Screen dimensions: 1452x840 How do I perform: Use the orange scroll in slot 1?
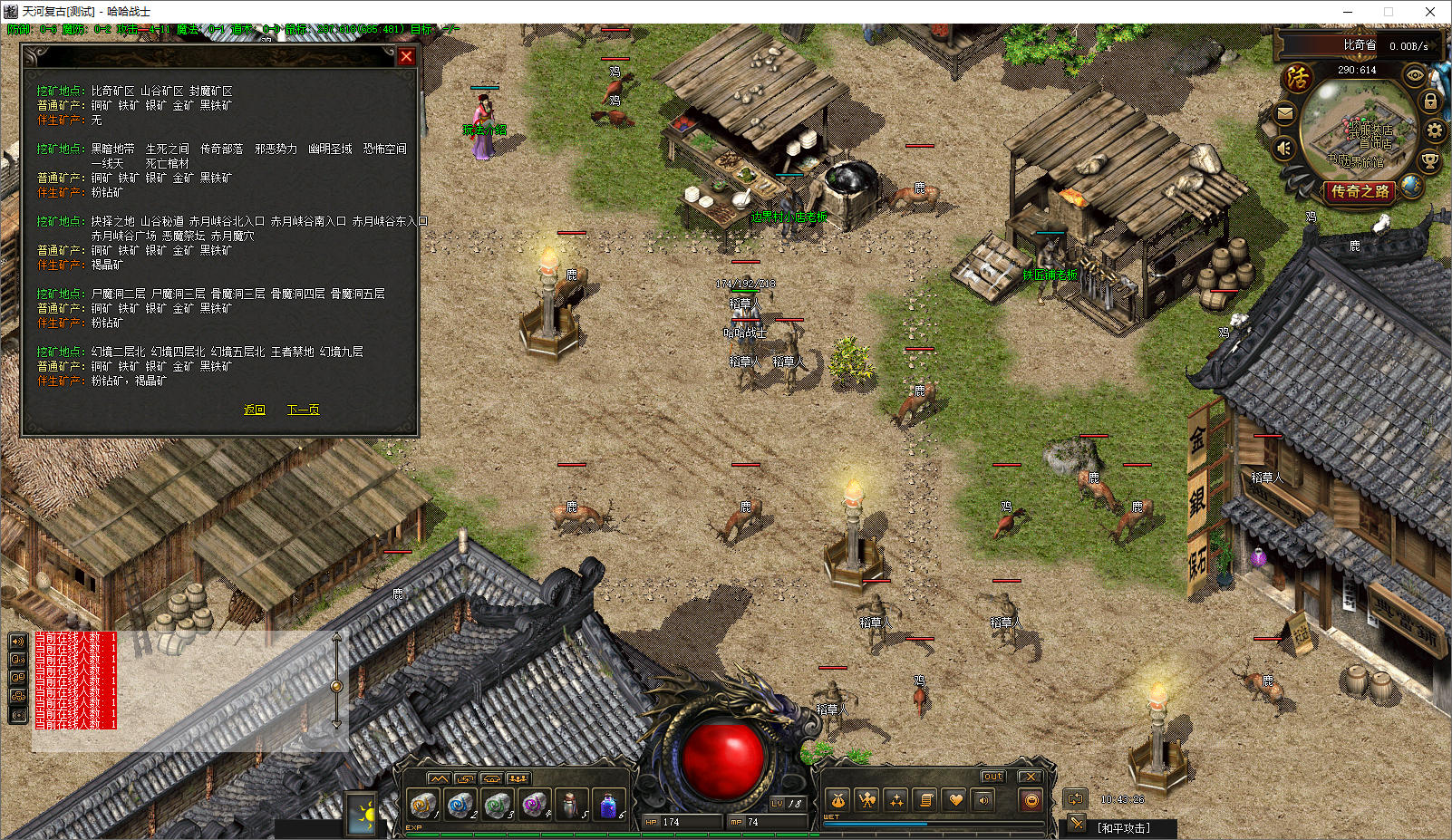tap(422, 805)
